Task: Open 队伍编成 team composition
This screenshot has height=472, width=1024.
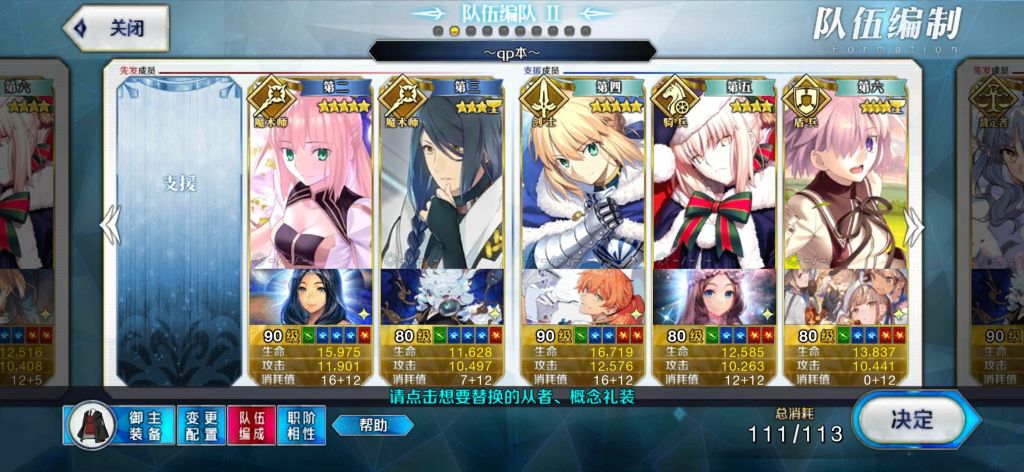Action: (x=251, y=424)
